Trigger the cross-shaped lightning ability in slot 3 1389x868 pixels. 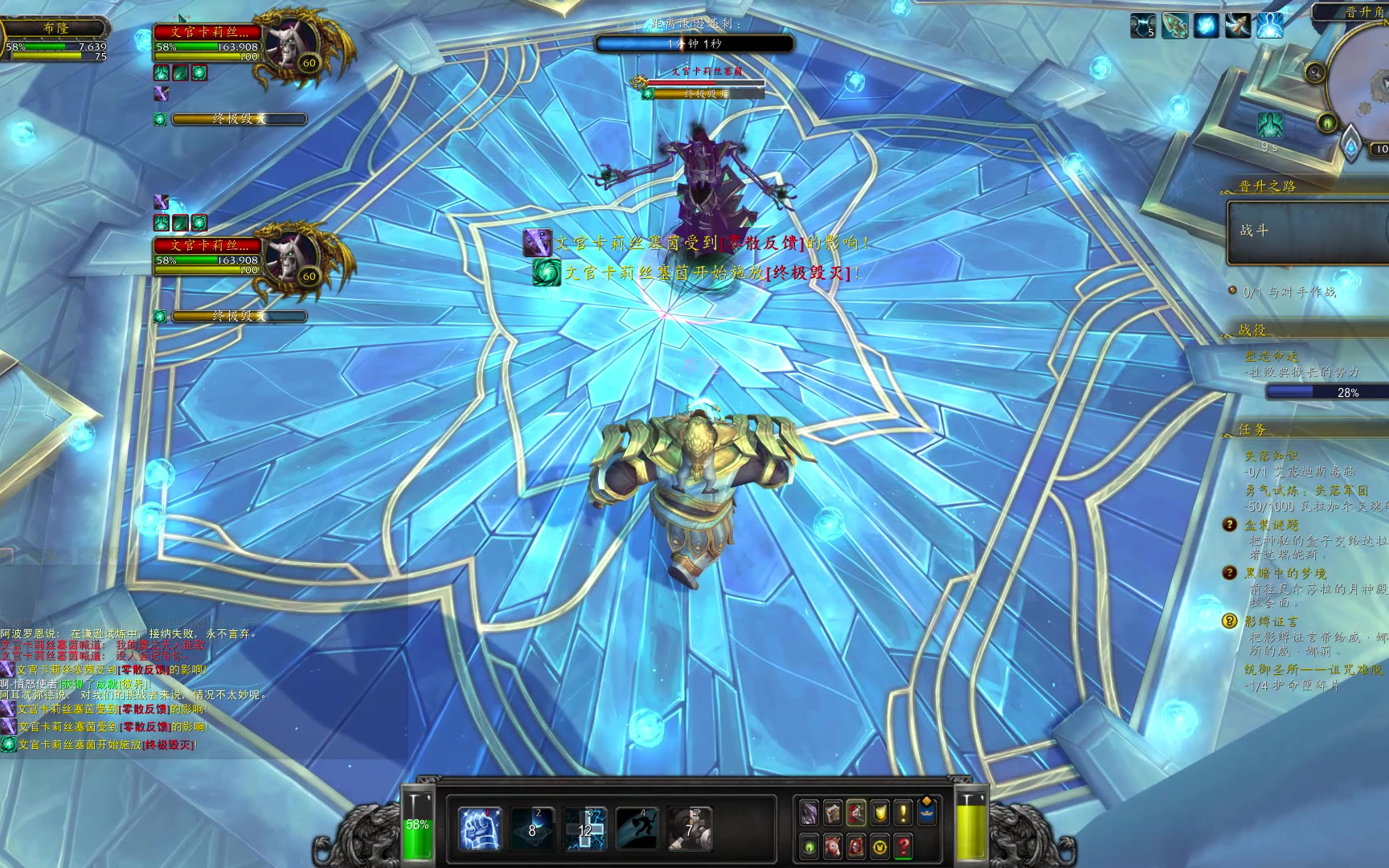(584, 829)
